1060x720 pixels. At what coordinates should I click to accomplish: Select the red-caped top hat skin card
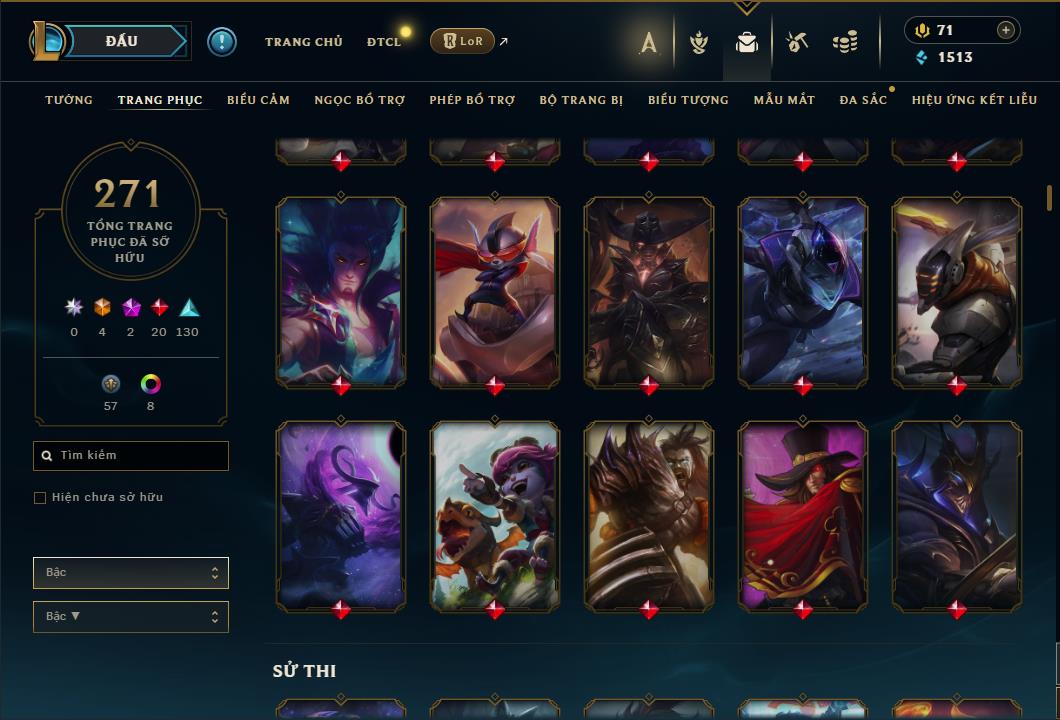(x=803, y=515)
